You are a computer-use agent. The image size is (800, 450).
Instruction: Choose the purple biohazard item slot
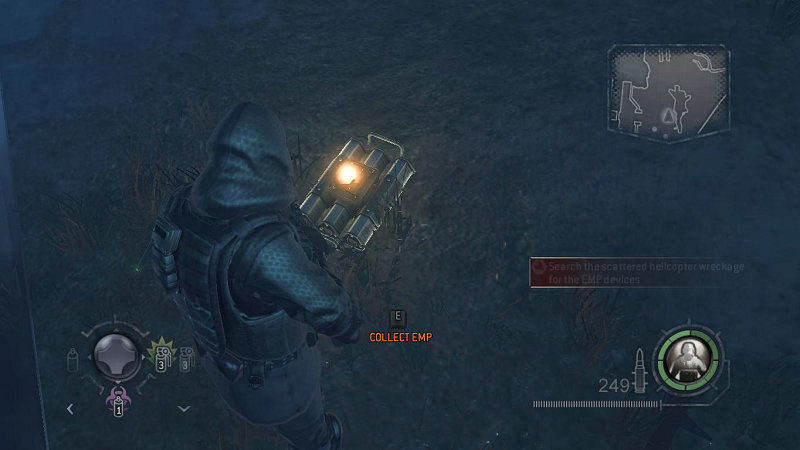pyautogui.click(x=117, y=402)
